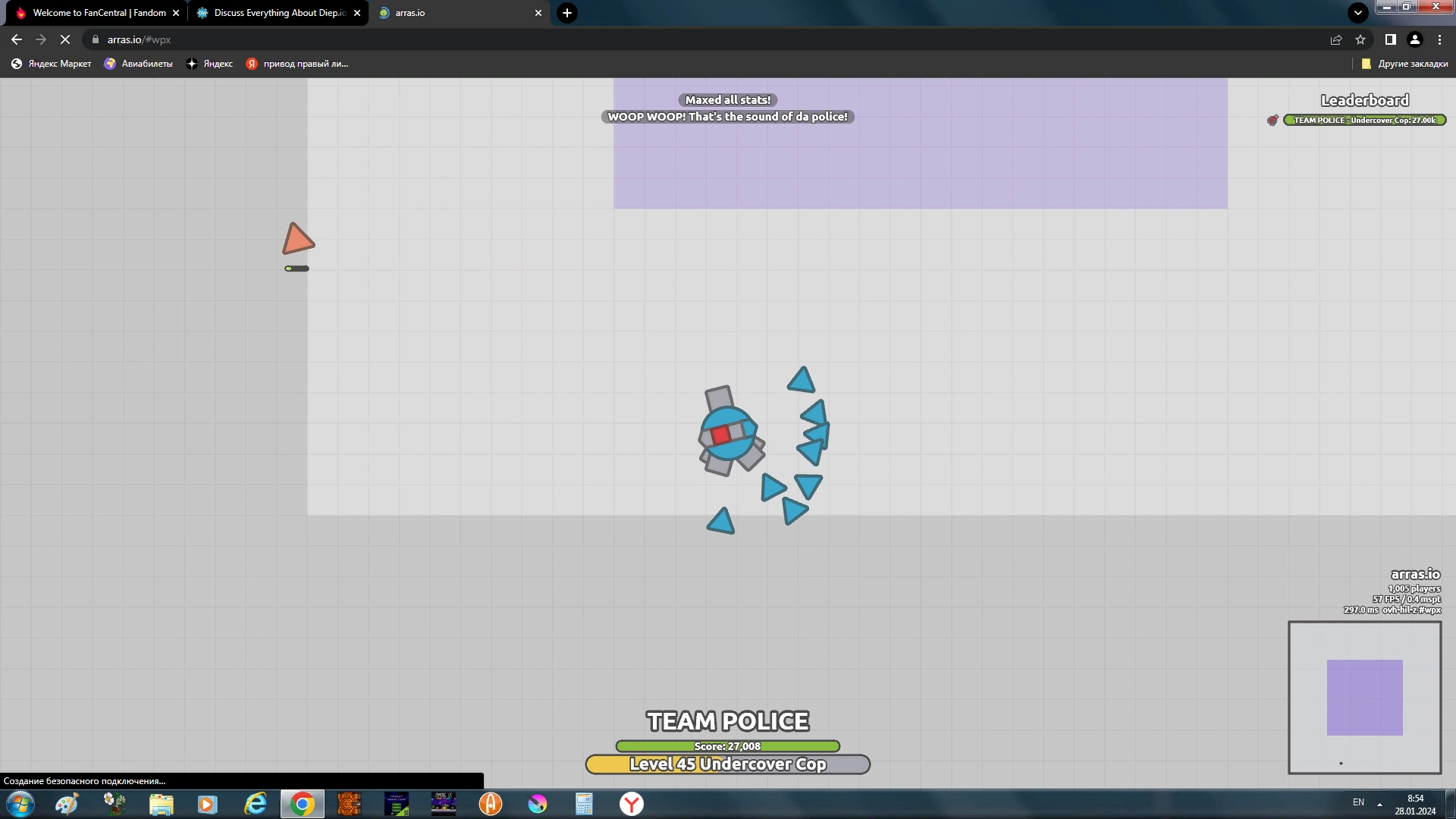1456x819 pixels.
Task: Switch to the Welcome to FanCentral tab
Action: click(x=99, y=13)
